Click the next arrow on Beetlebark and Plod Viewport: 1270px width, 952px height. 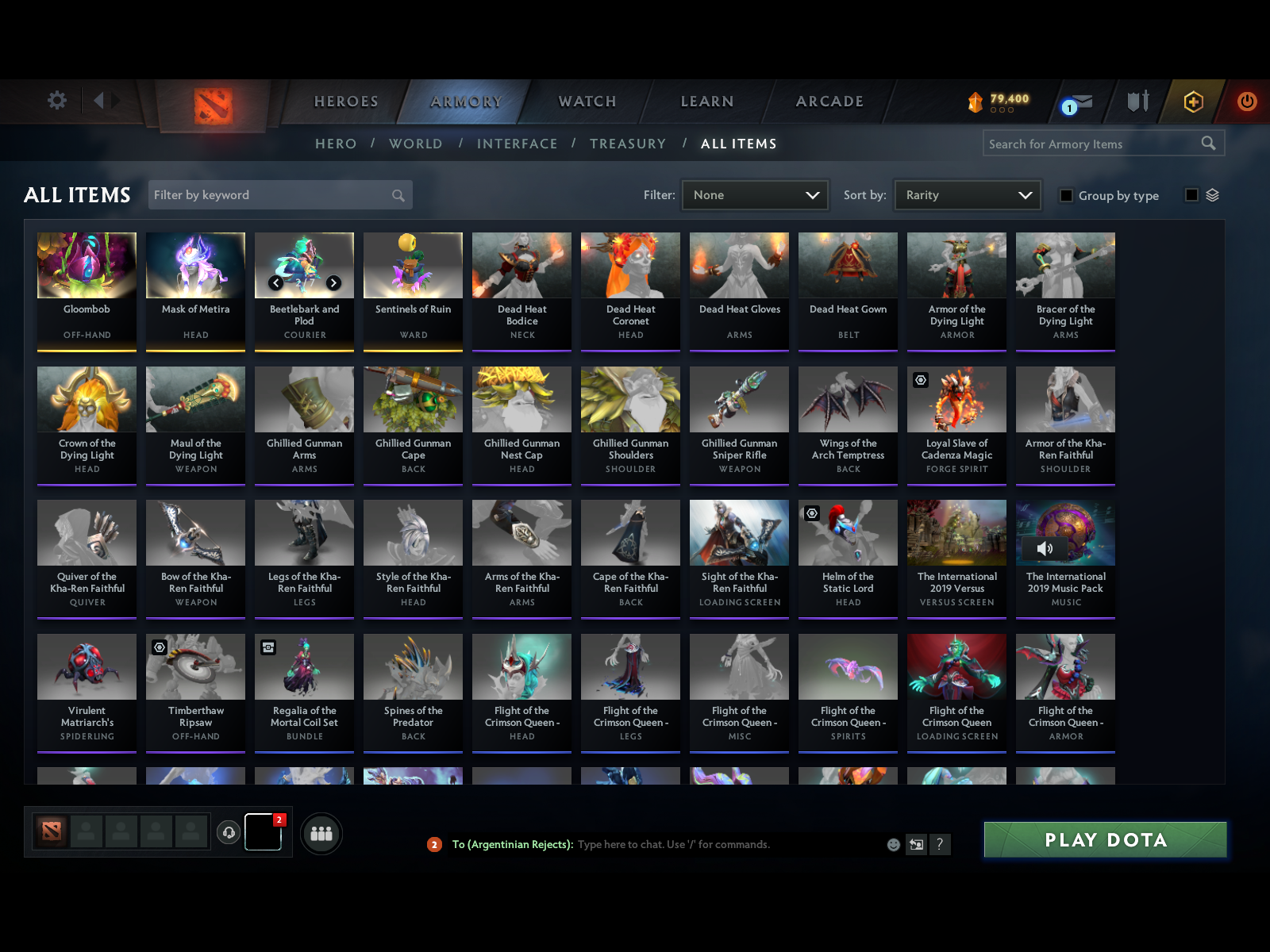tap(333, 282)
